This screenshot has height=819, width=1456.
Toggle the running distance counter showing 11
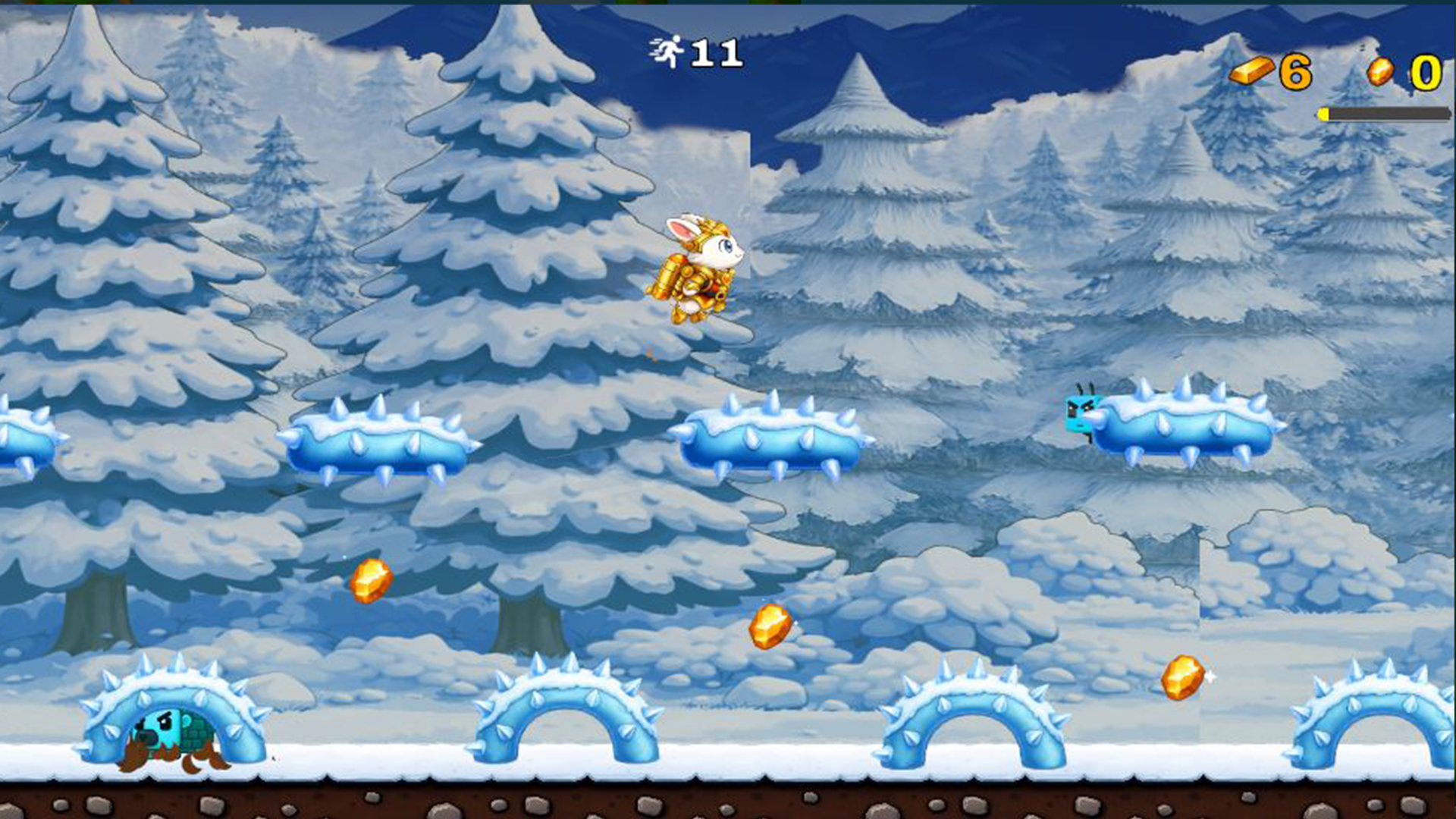[x=713, y=53]
